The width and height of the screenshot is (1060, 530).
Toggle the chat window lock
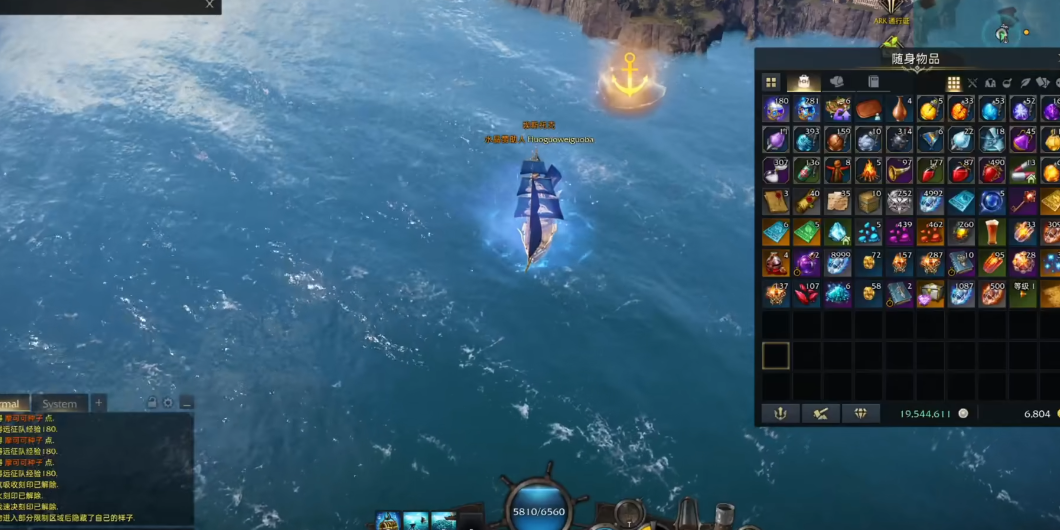pos(152,403)
